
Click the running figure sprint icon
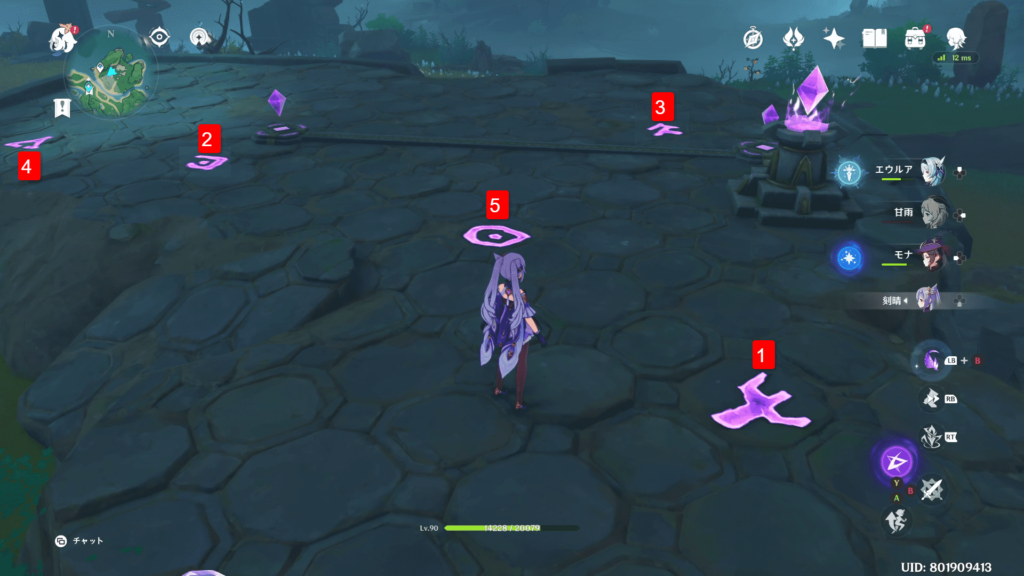894,519
